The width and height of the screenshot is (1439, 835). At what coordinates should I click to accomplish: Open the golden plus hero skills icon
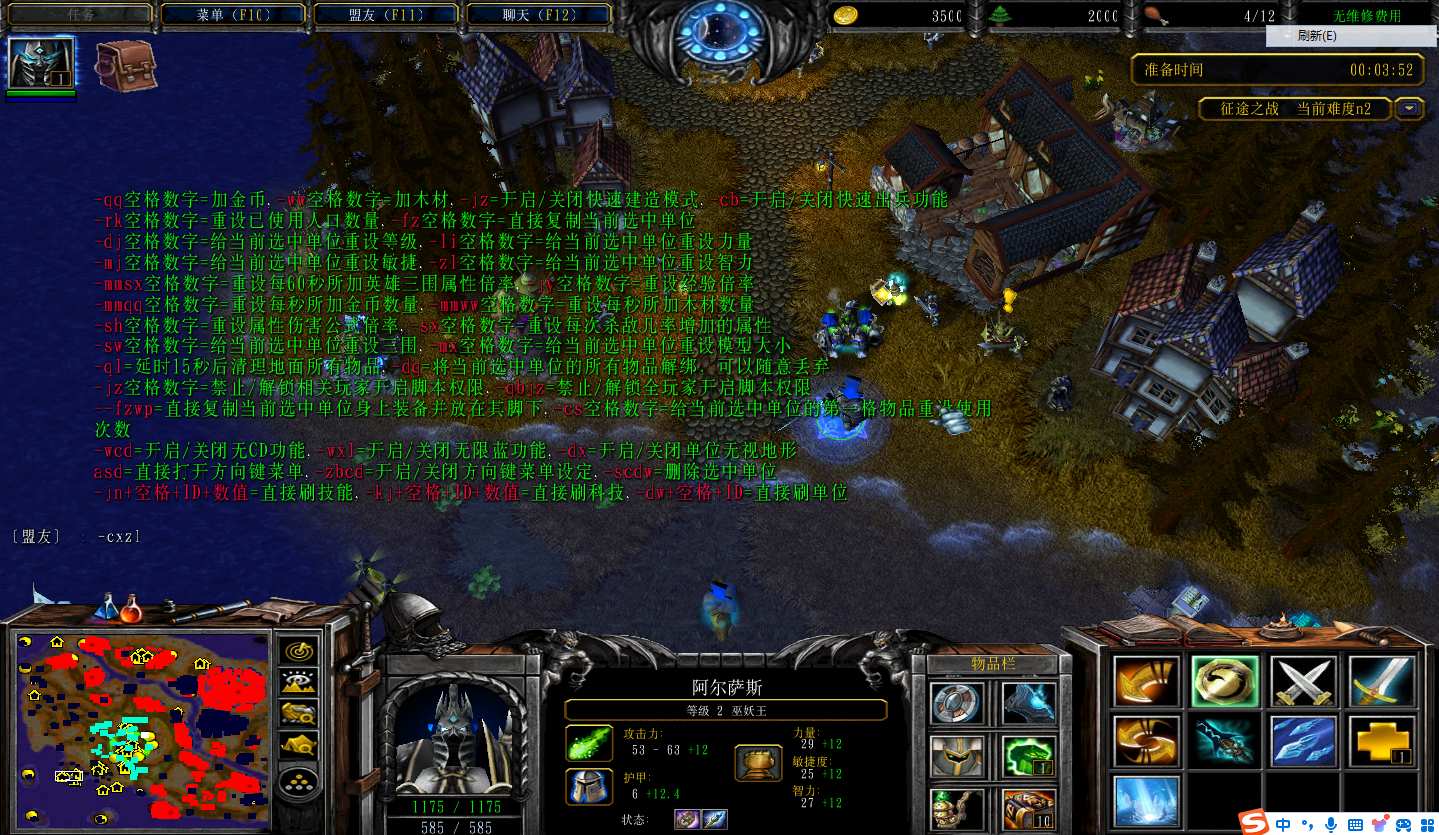click(1381, 741)
